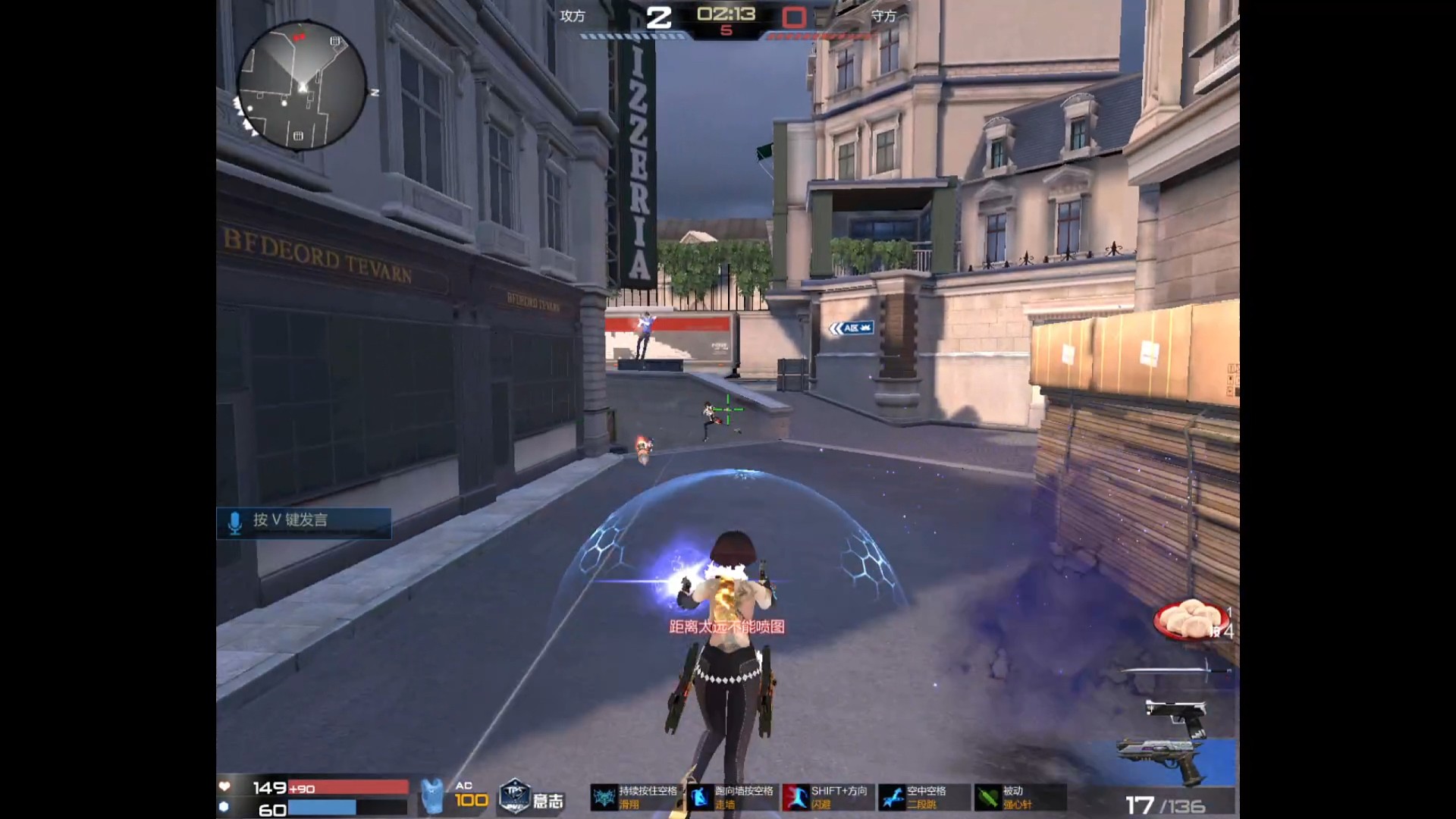Click the wall-run (走墙) skill icon

pyautogui.click(x=700, y=798)
